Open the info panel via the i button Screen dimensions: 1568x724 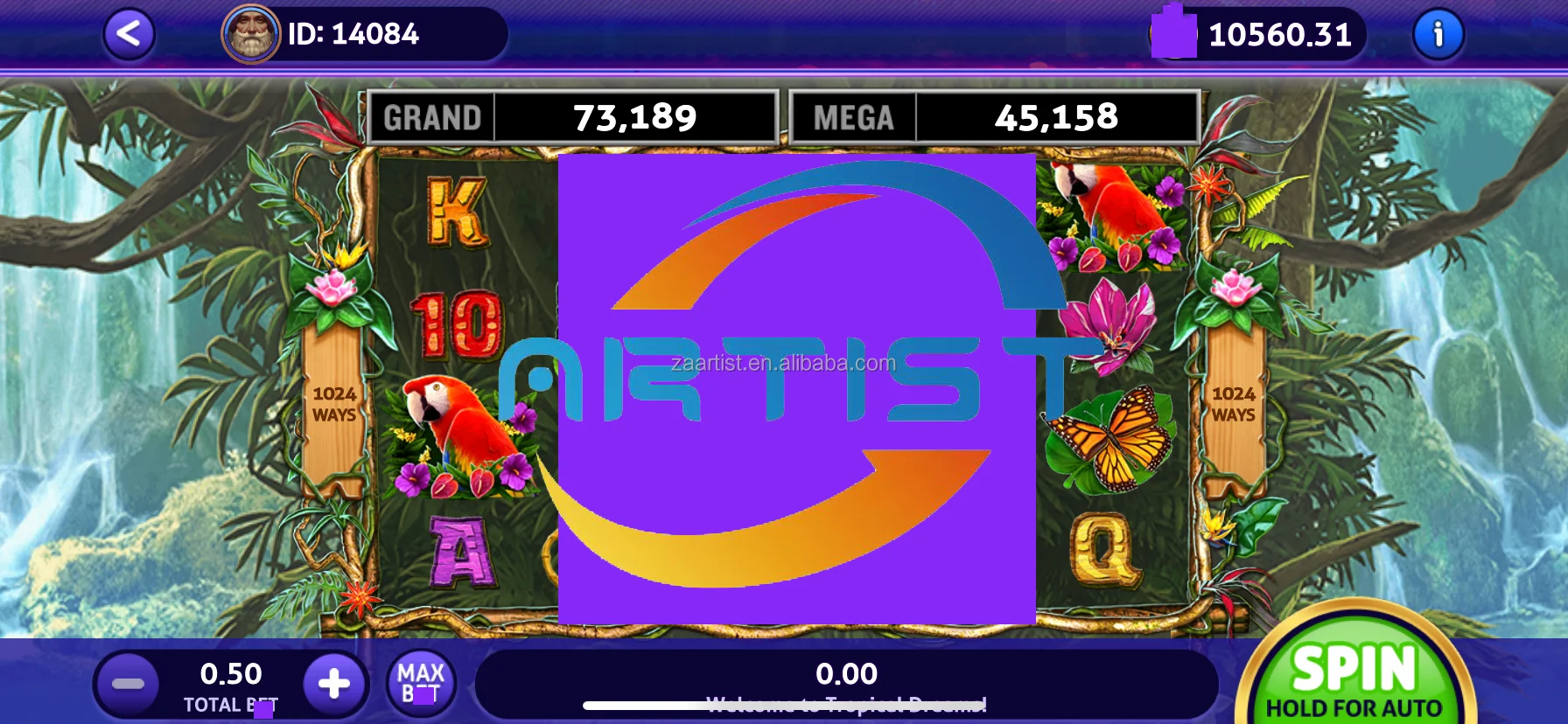[1438, 35]
